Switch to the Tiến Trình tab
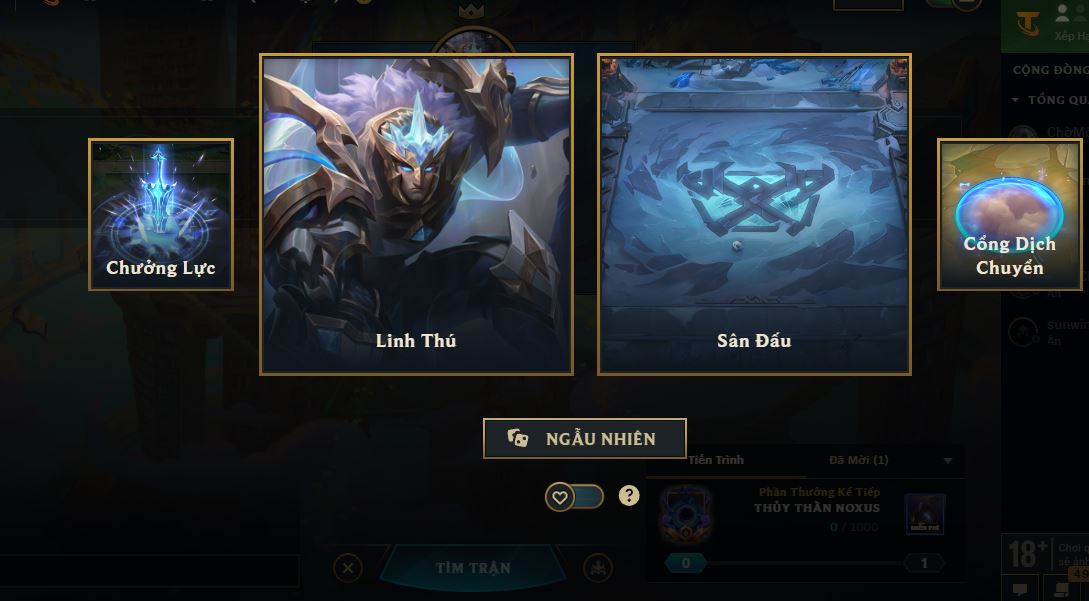Viewport: 1089px width, 601px height. [x=716, y=460]
